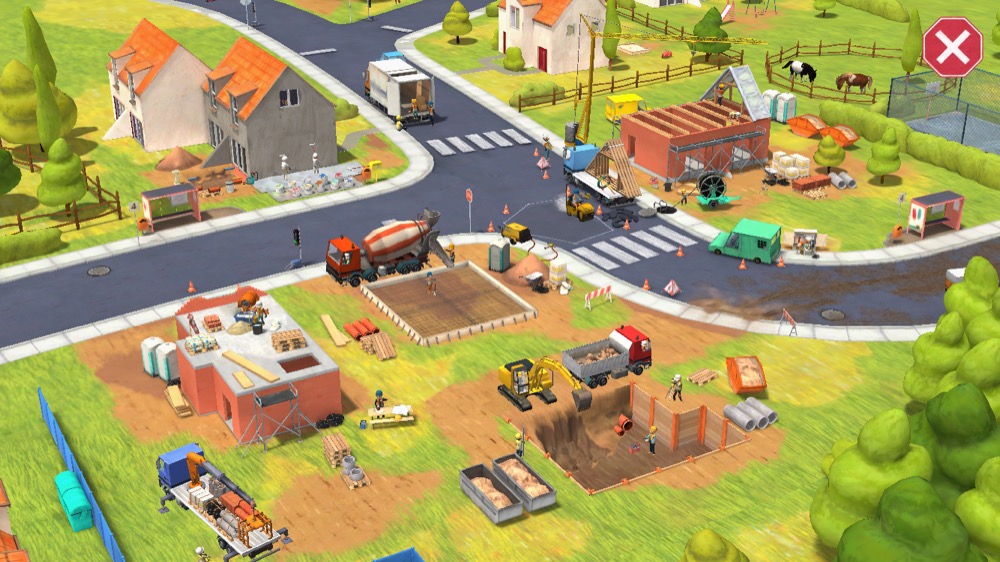
Task: Close the scene with the red X button
Action: [951, 47]
